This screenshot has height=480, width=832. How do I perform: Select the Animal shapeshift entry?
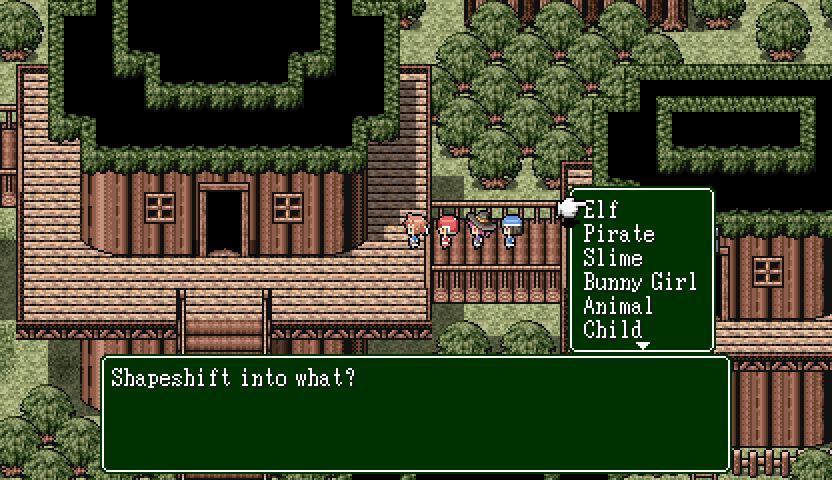click(618, 306)
